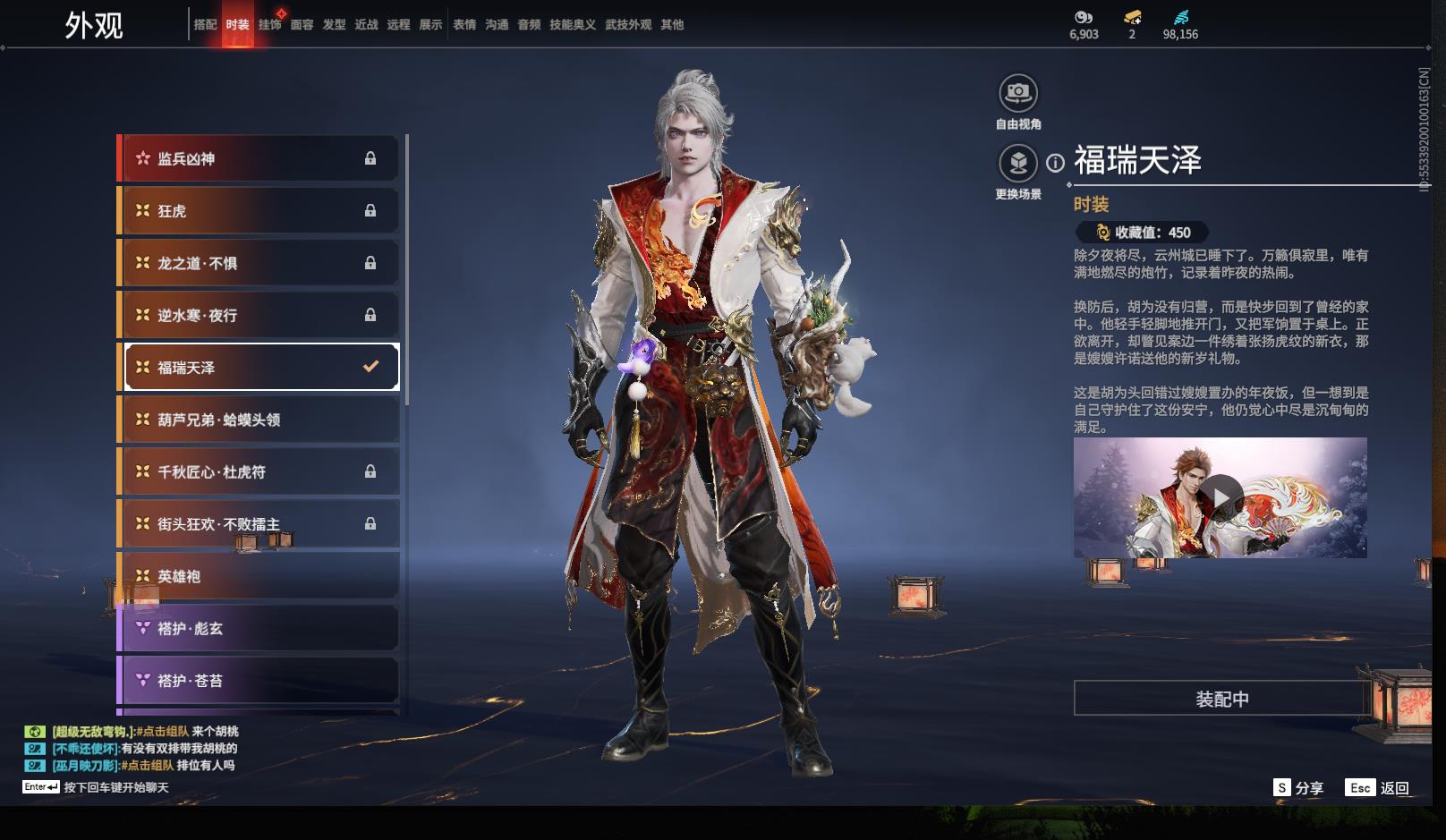This screenshot has width=1446, height=840.
Task: Open the 挂饰 accessories tab
Action: [x=269, y=25]
